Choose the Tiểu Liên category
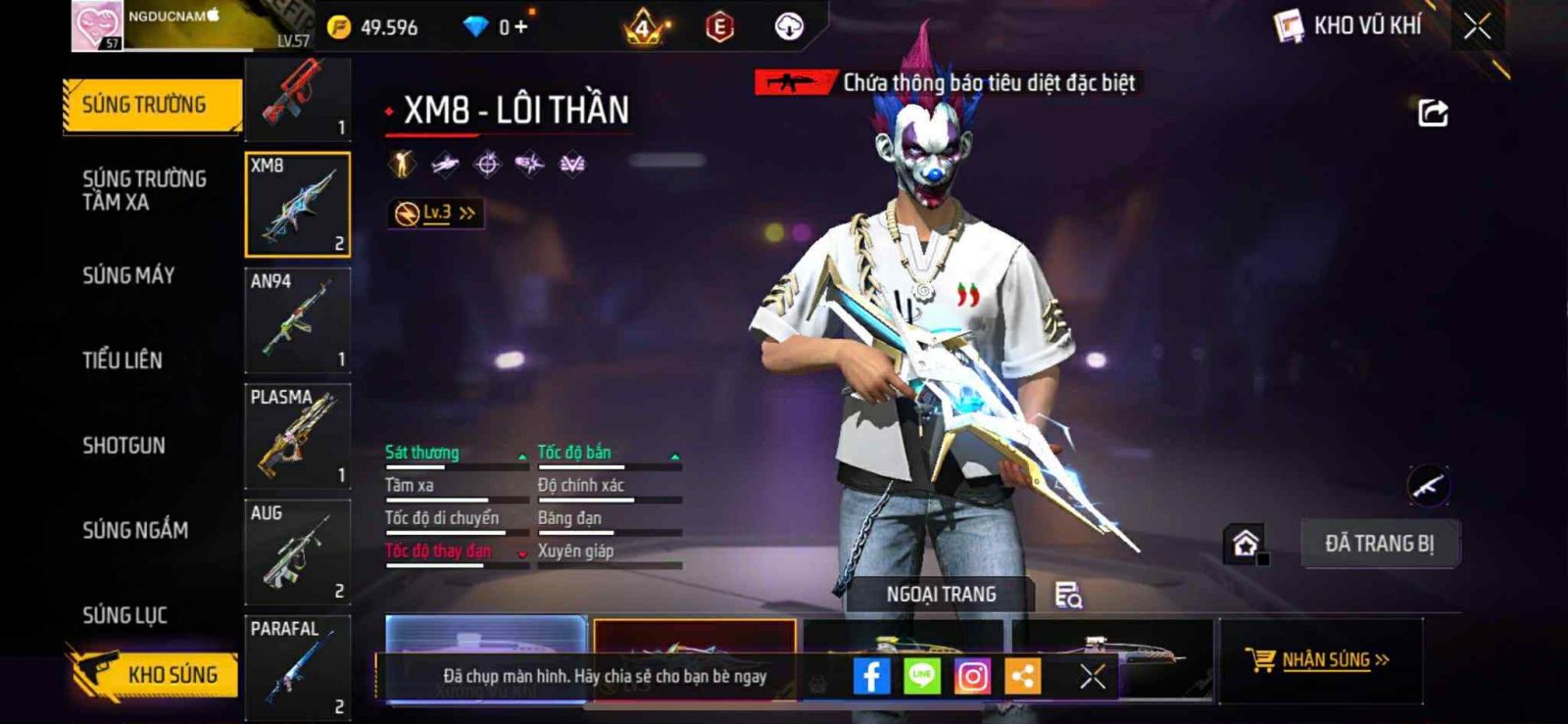 pos(122,361)
